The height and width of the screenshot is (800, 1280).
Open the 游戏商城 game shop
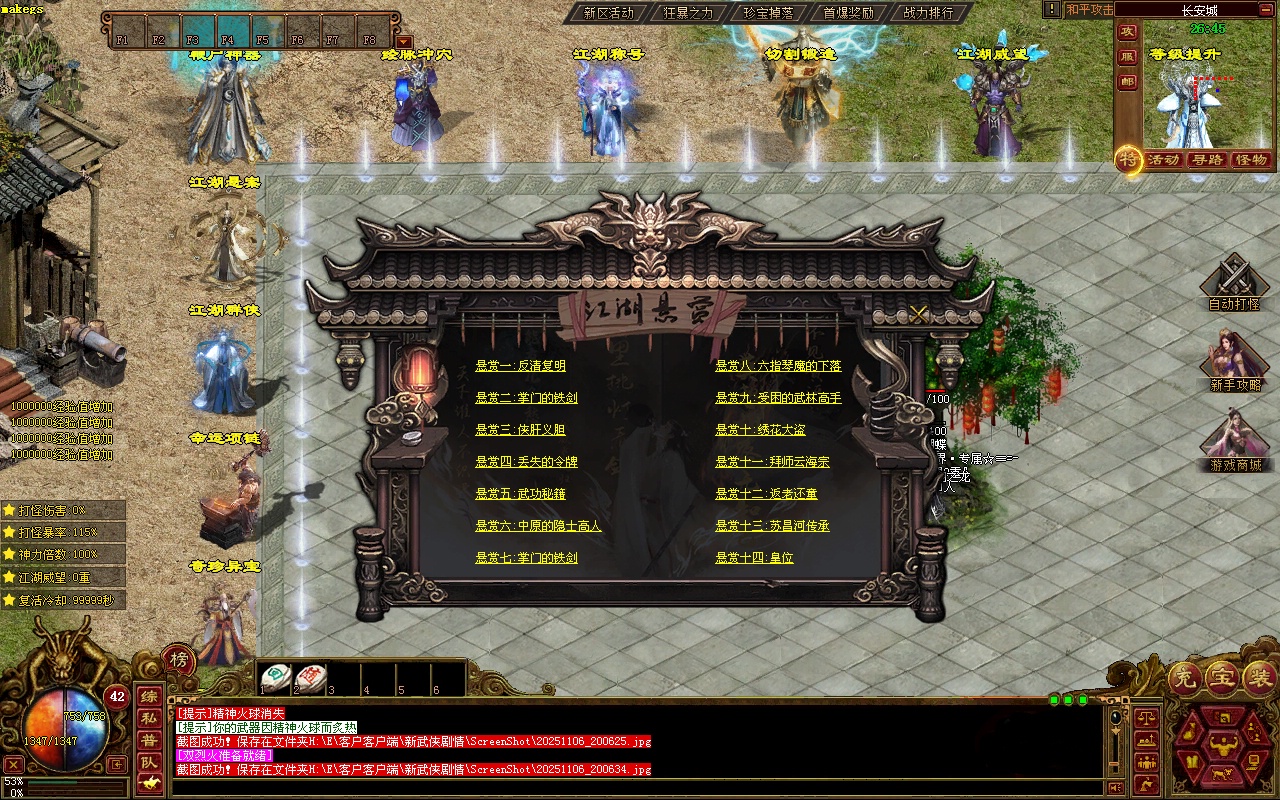coord(1235,442)
